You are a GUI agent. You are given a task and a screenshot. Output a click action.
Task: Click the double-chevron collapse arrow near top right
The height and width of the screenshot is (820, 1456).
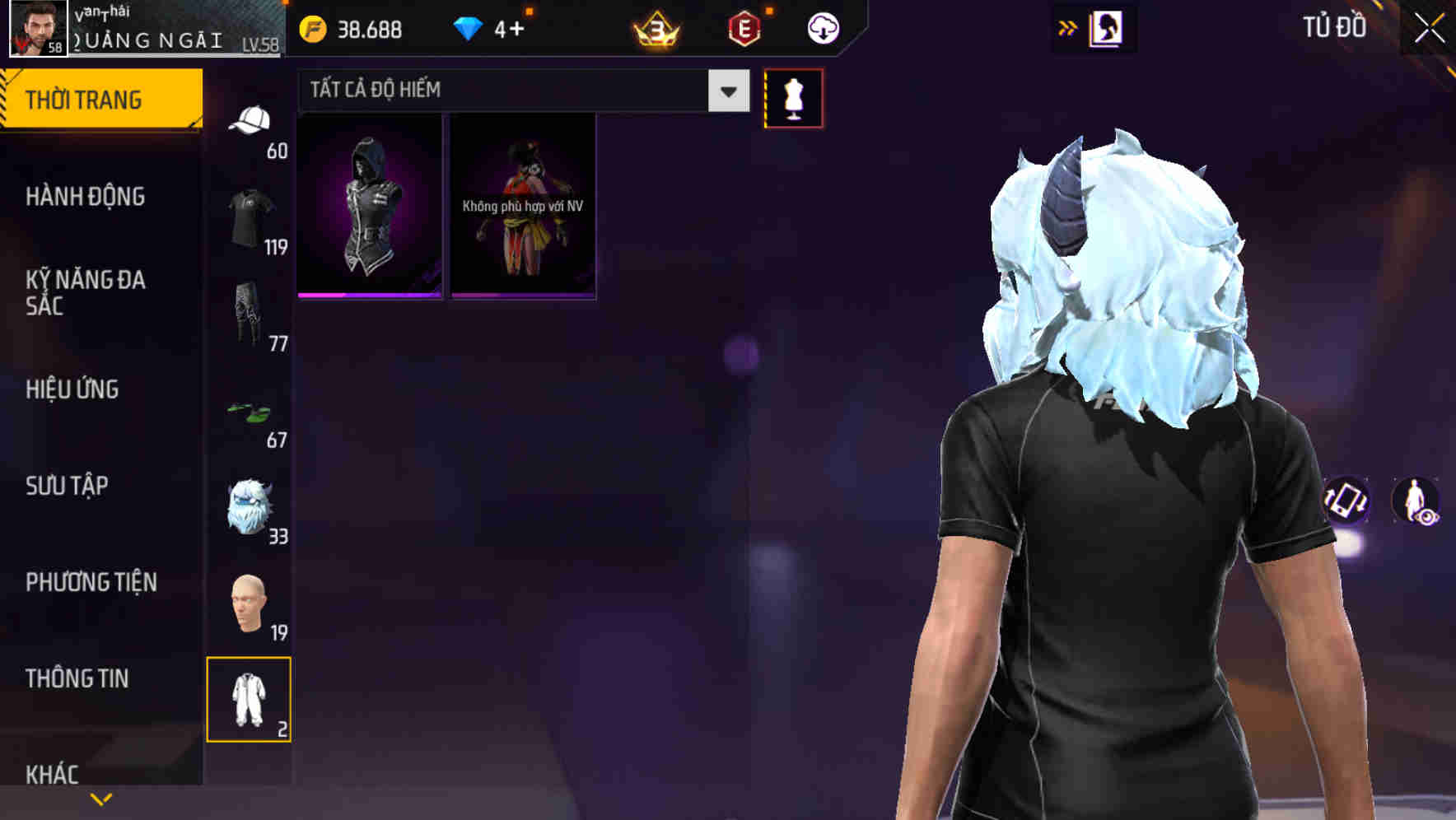1069,26
